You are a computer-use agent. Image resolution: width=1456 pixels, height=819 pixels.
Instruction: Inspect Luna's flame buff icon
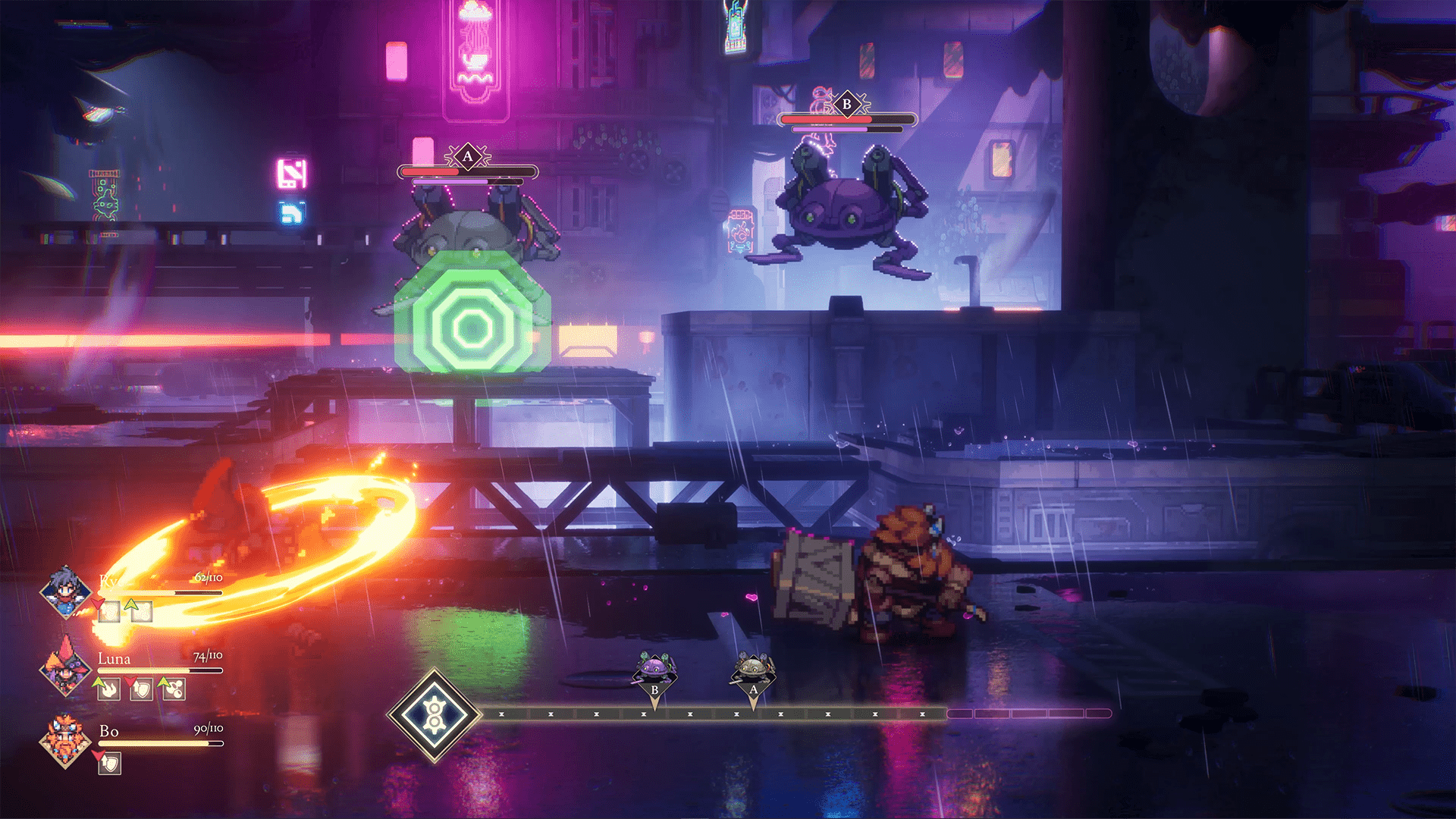click(109, 689)
